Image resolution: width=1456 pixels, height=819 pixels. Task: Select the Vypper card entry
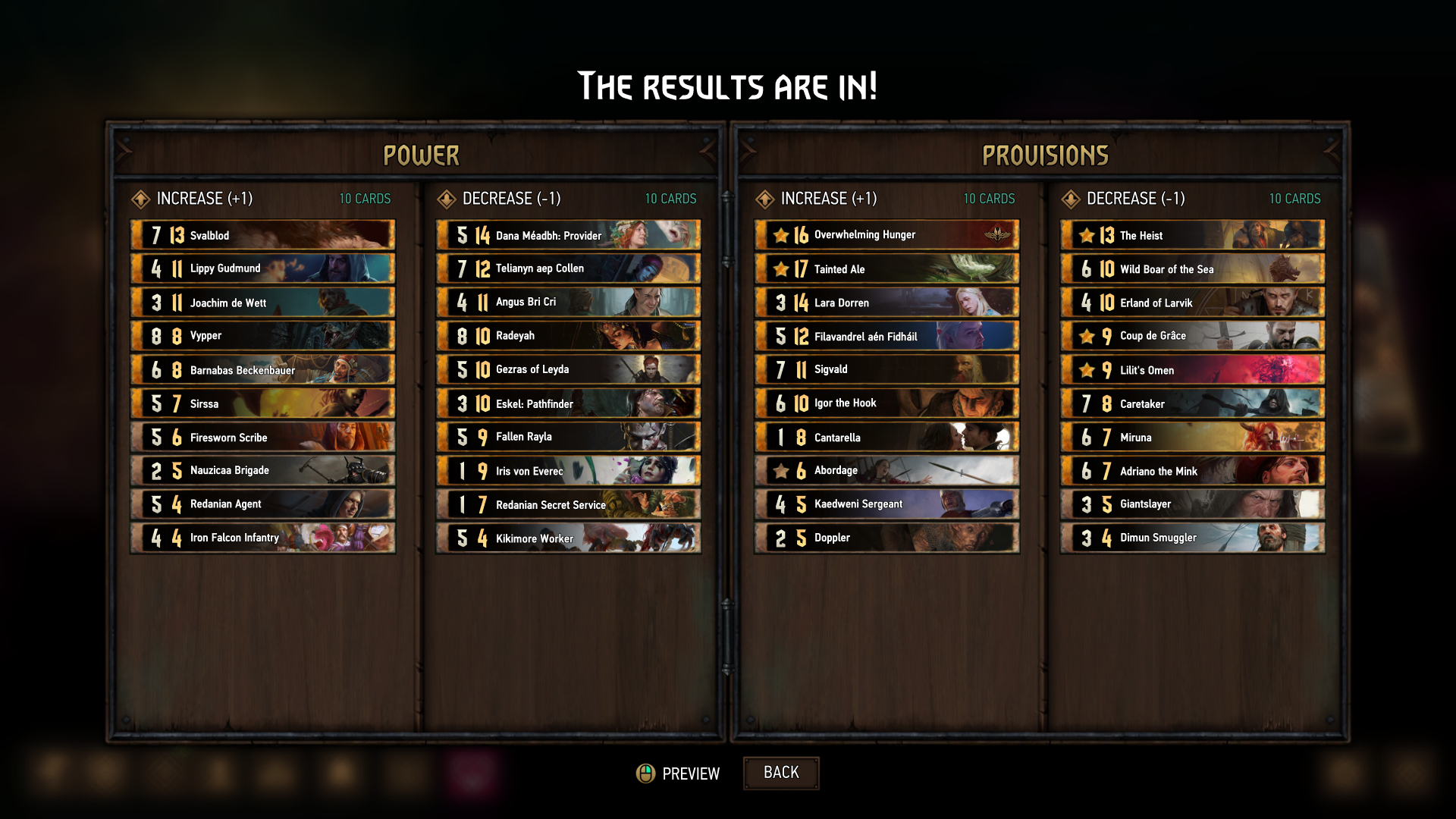[262, 336]
